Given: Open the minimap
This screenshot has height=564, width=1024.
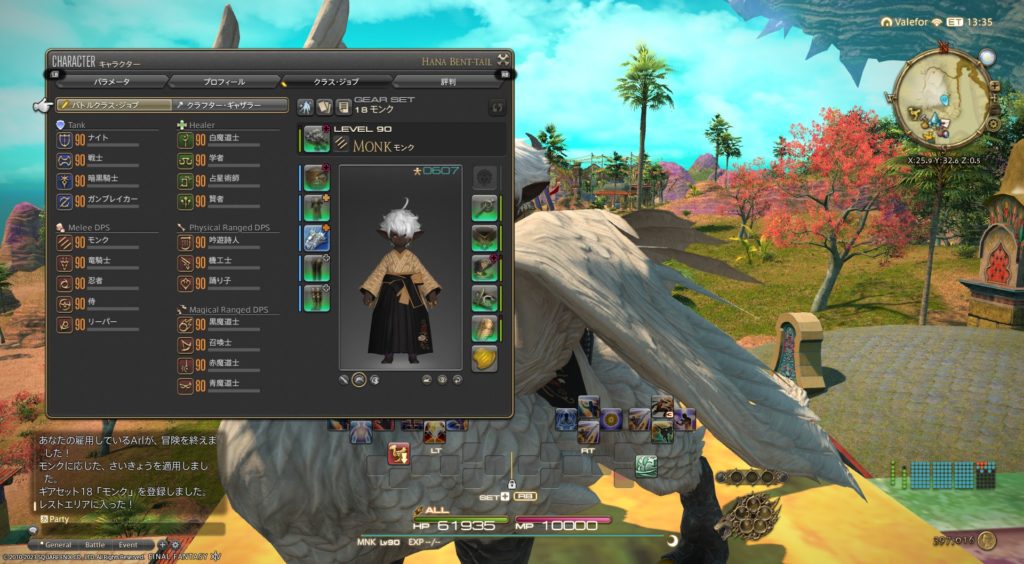Looking at the screenshot, I should (943, 100).
